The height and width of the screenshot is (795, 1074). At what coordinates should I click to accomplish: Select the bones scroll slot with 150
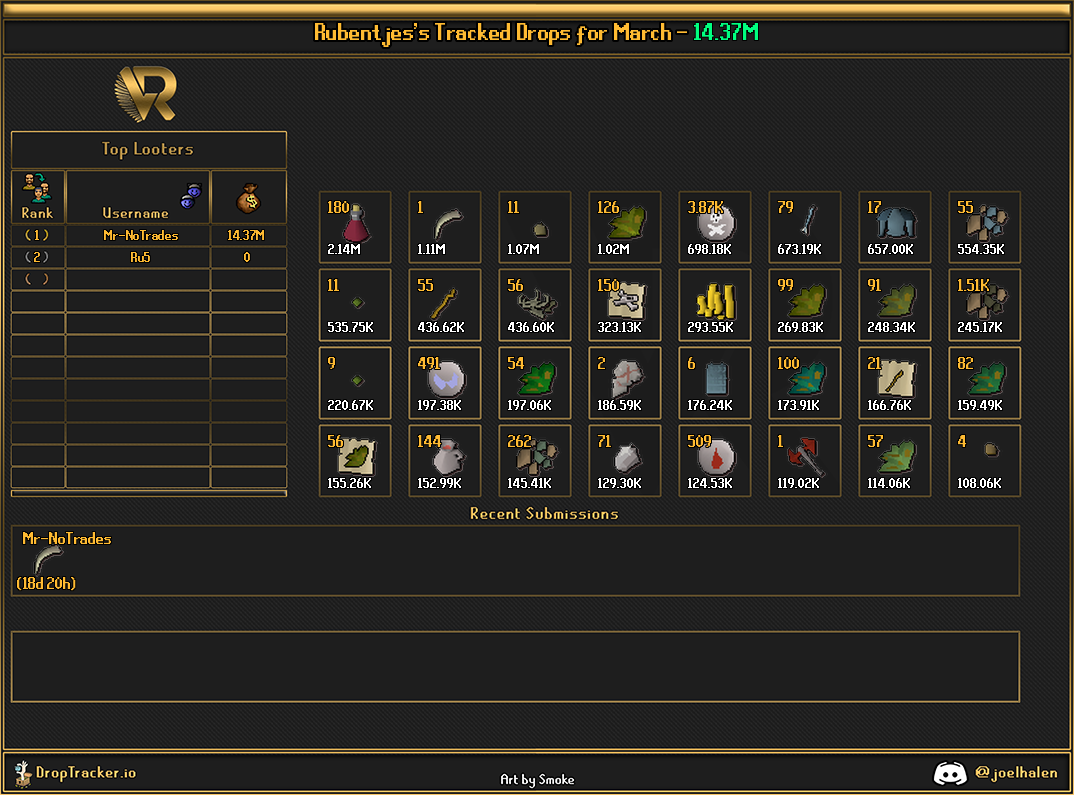click(624, 305)
